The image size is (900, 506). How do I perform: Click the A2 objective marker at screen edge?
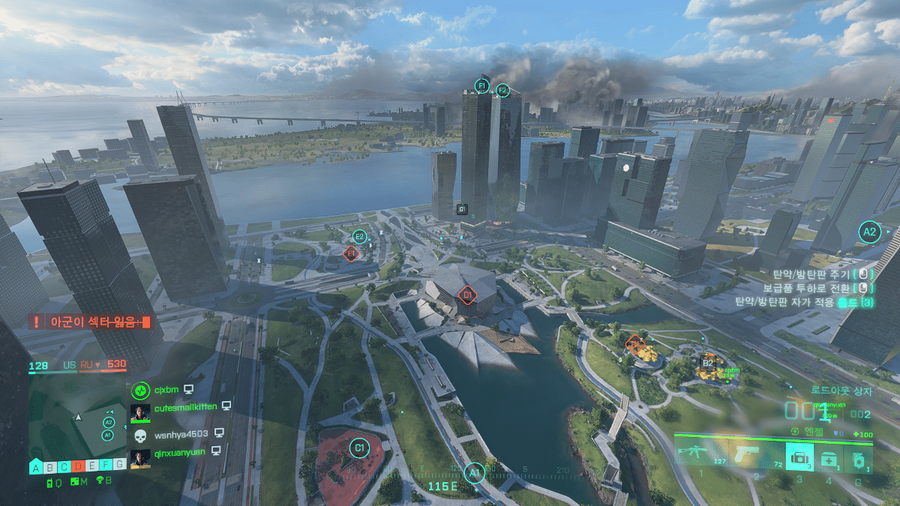click(x=869, y=232)
